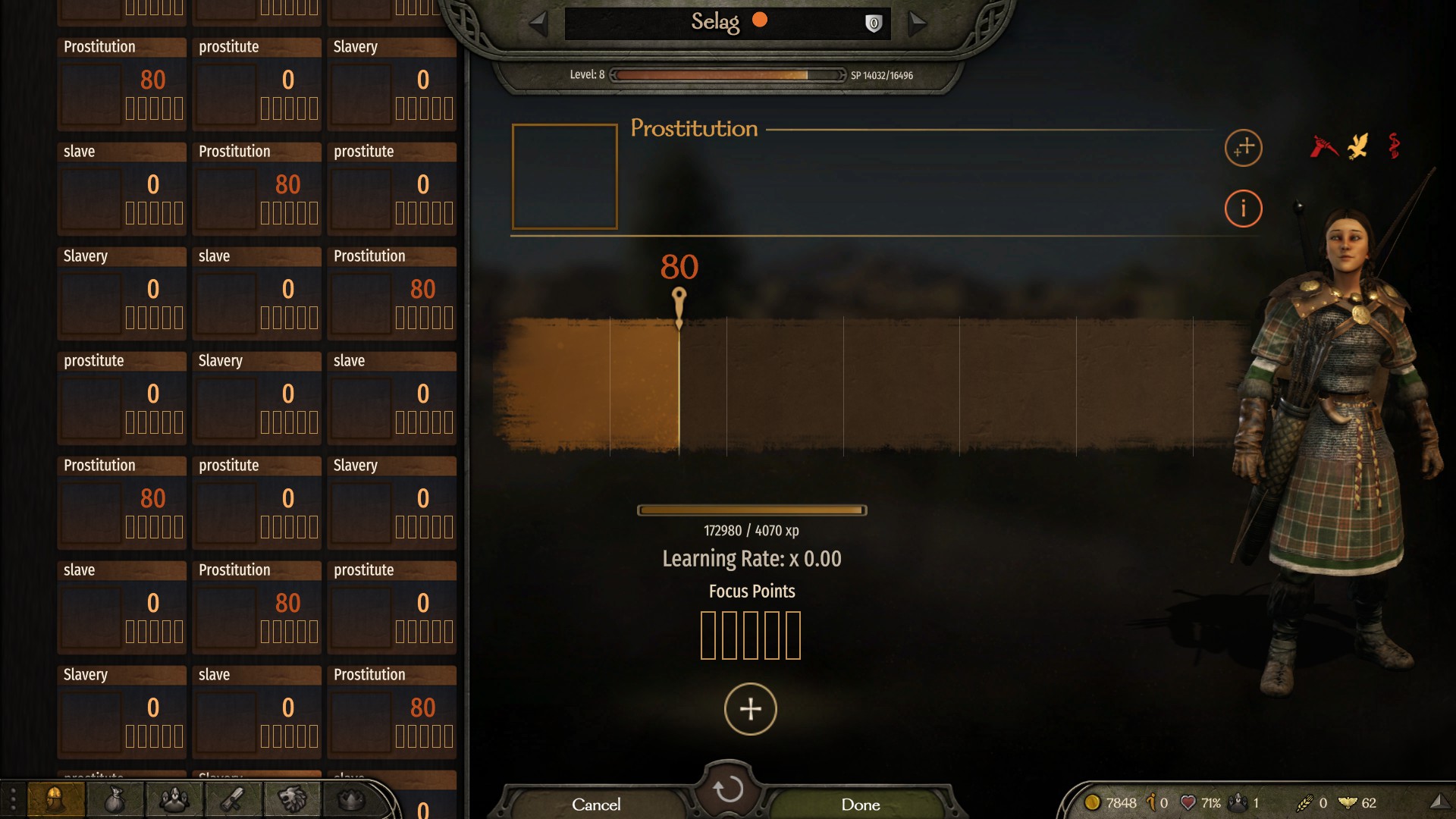Viewport: 1456px width, 819px height.
Task: Open the Party screen icon
Action: [173, 799]
